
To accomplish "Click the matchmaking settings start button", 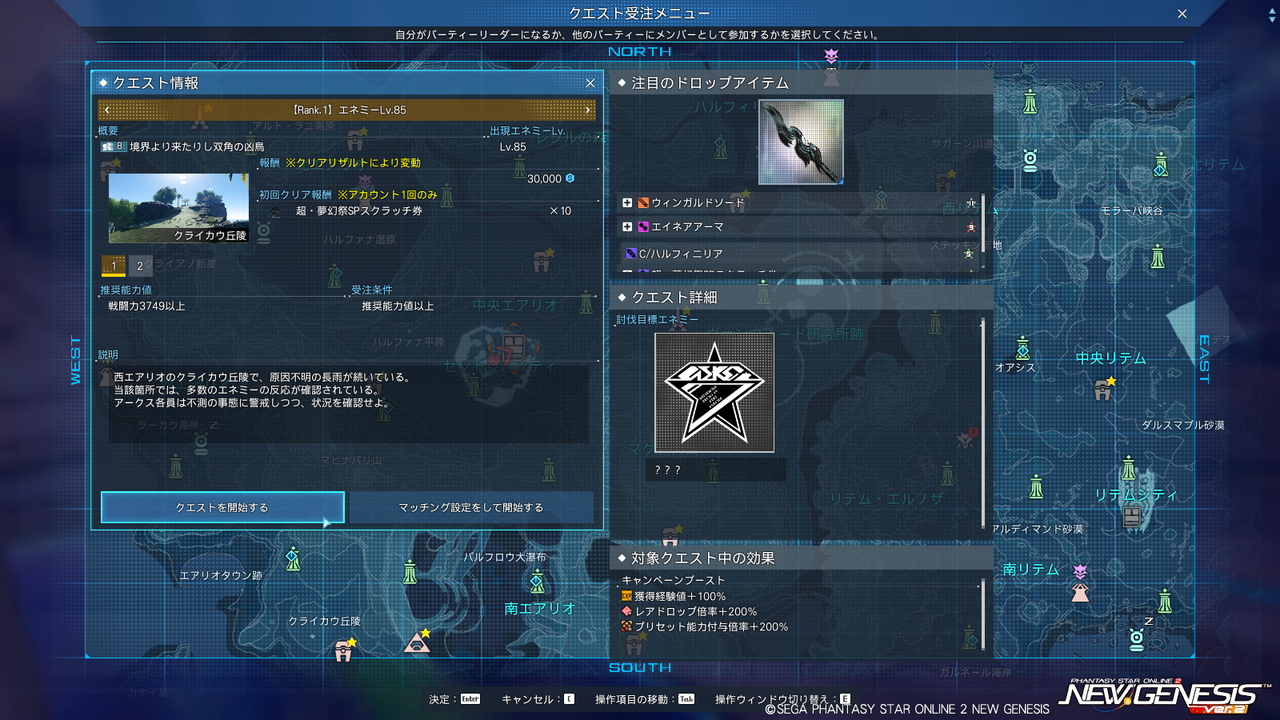I will point(470,508).
